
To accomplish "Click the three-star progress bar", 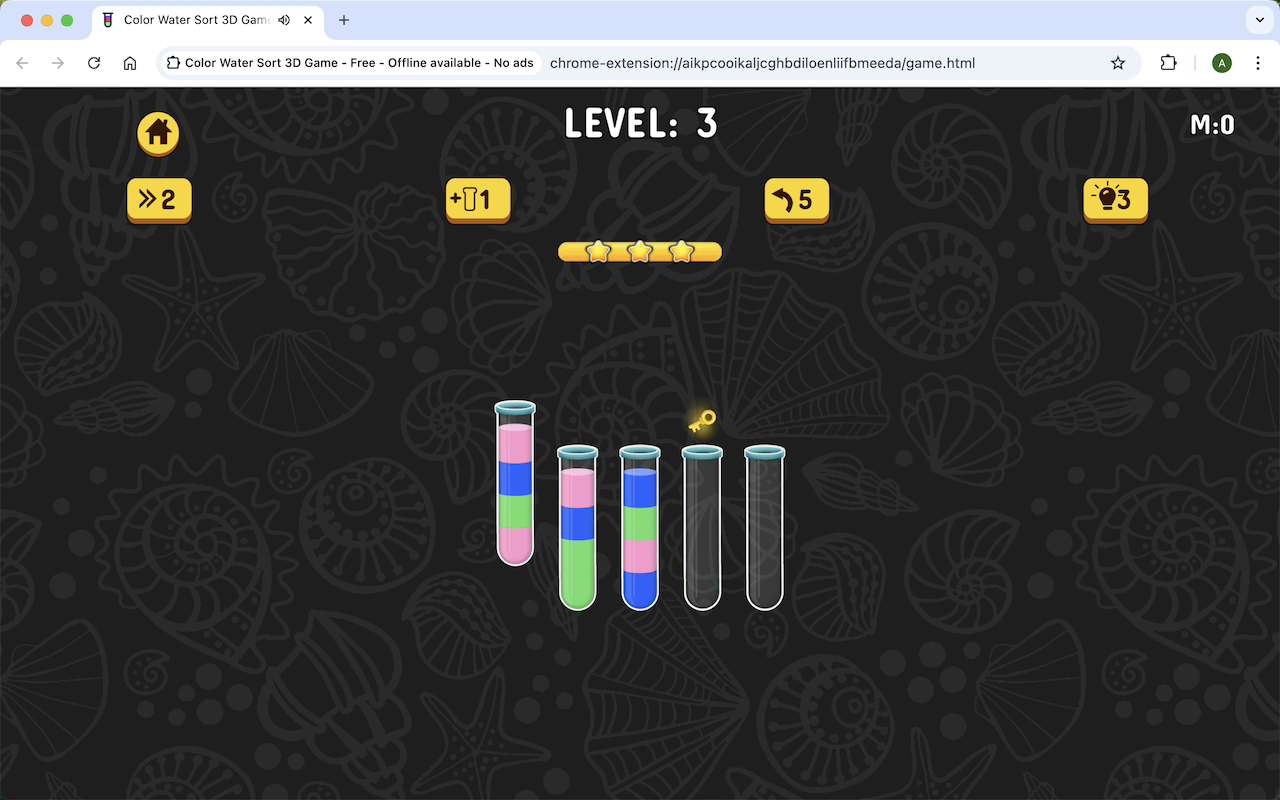I will (639, 251).
